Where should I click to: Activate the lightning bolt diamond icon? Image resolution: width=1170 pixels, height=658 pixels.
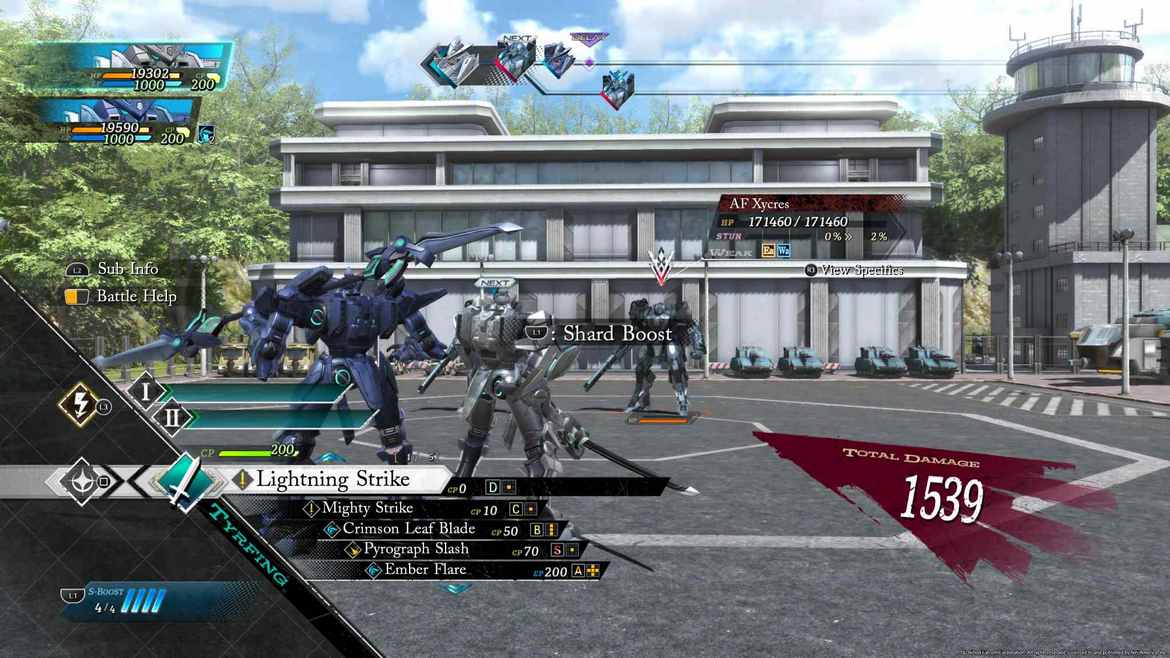click(x=78, y=405)
